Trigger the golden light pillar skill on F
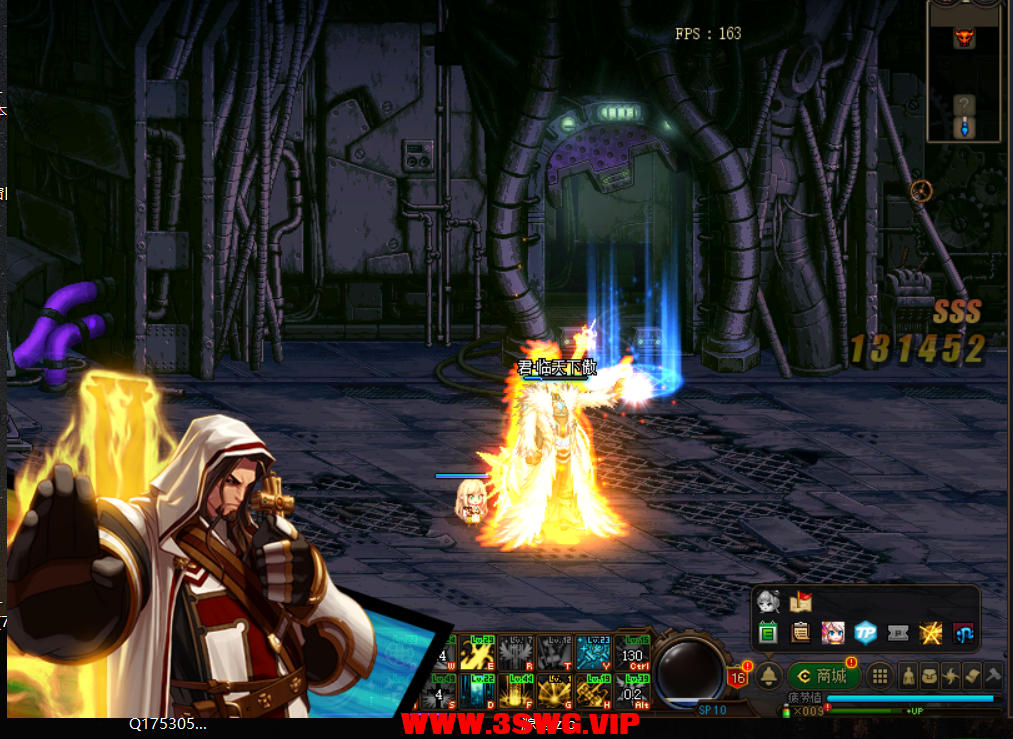The width and height of the screenshot is (1013, 739). (517, 691)
